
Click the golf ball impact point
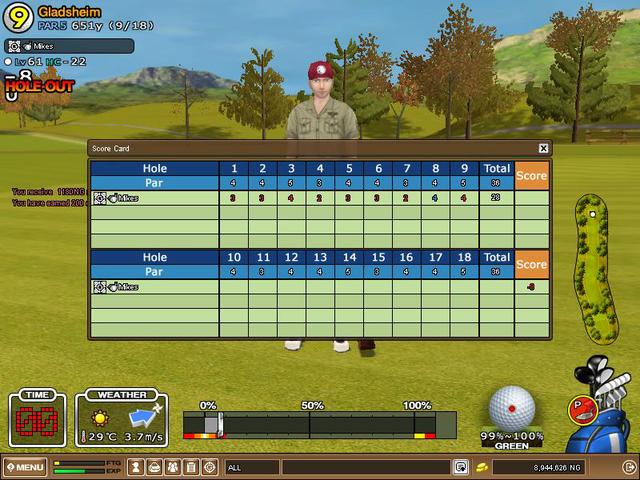tap(512, 408)
